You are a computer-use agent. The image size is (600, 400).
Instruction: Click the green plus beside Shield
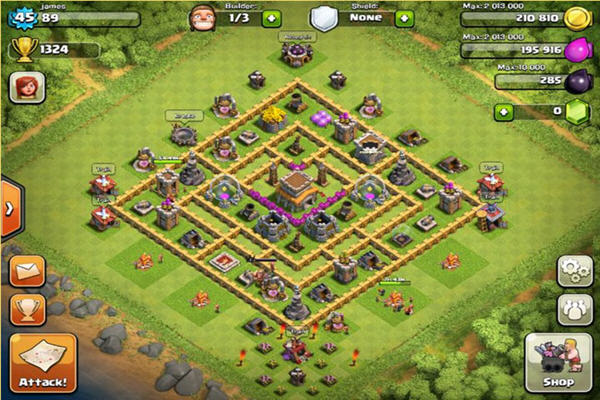click(404, 18)
